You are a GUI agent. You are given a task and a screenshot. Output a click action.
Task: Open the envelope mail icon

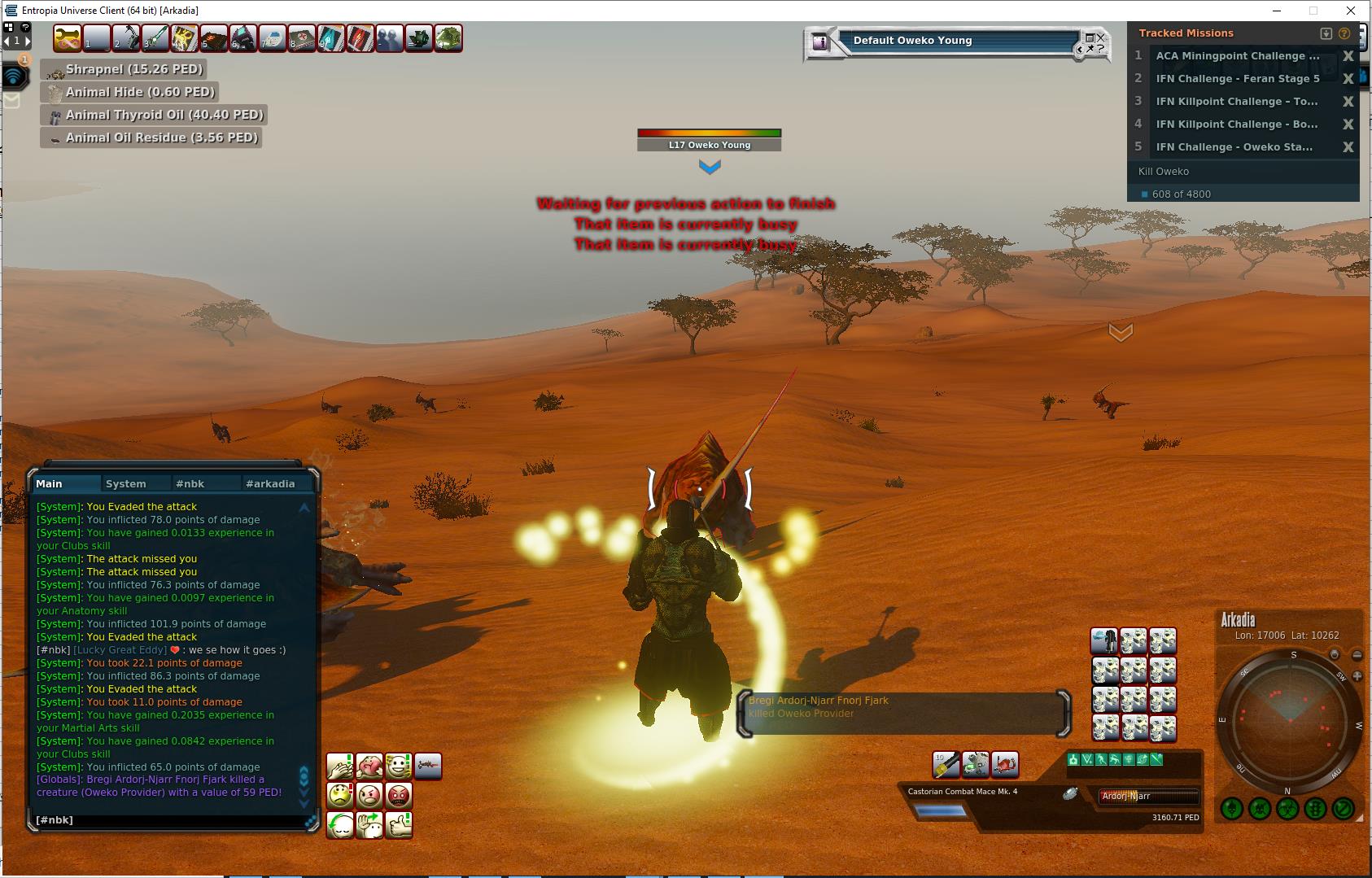tap(11, 100)
